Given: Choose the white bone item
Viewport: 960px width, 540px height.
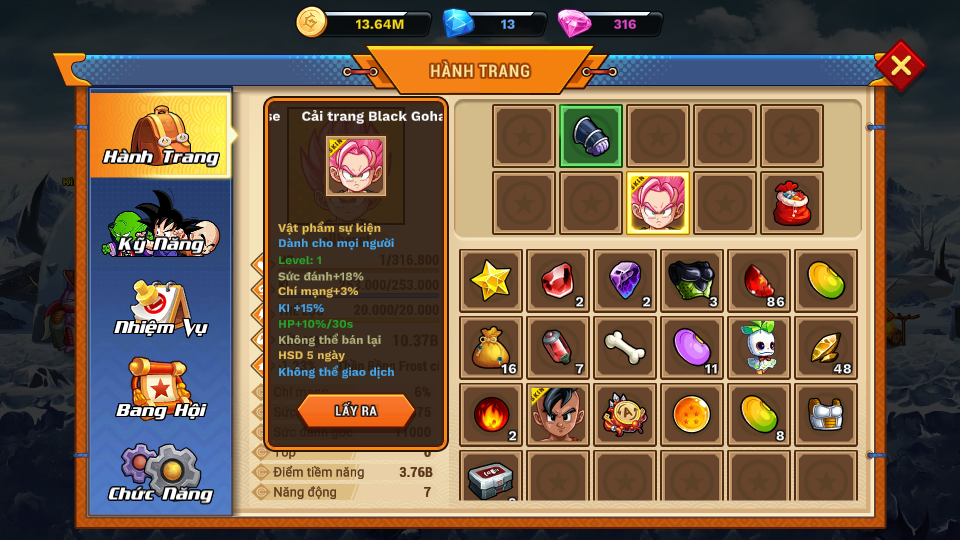Looking at the screenshot, I should pos(625,348).
